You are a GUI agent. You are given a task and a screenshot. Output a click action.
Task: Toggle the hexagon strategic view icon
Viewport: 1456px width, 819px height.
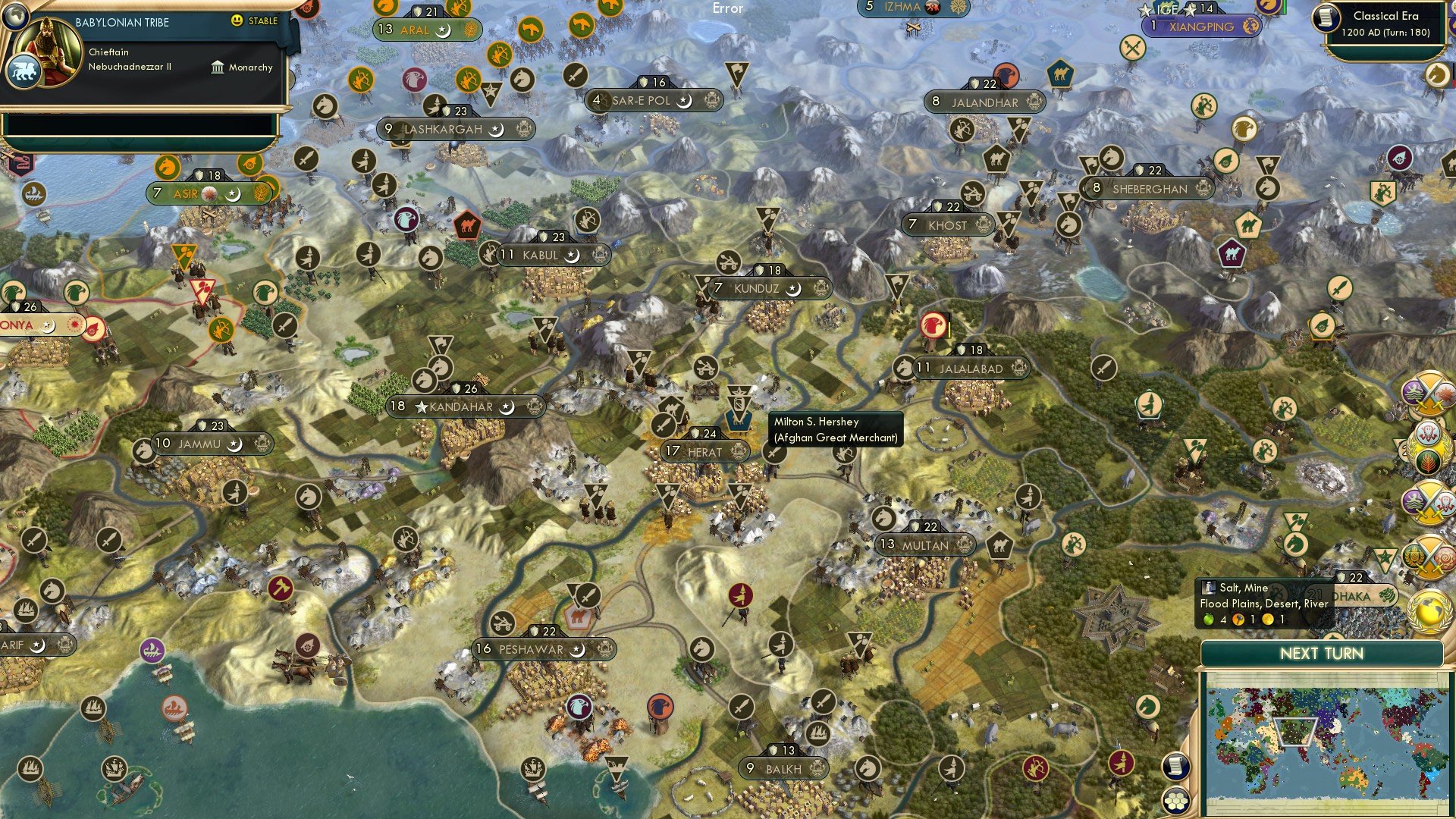(x=1177, y=799)
